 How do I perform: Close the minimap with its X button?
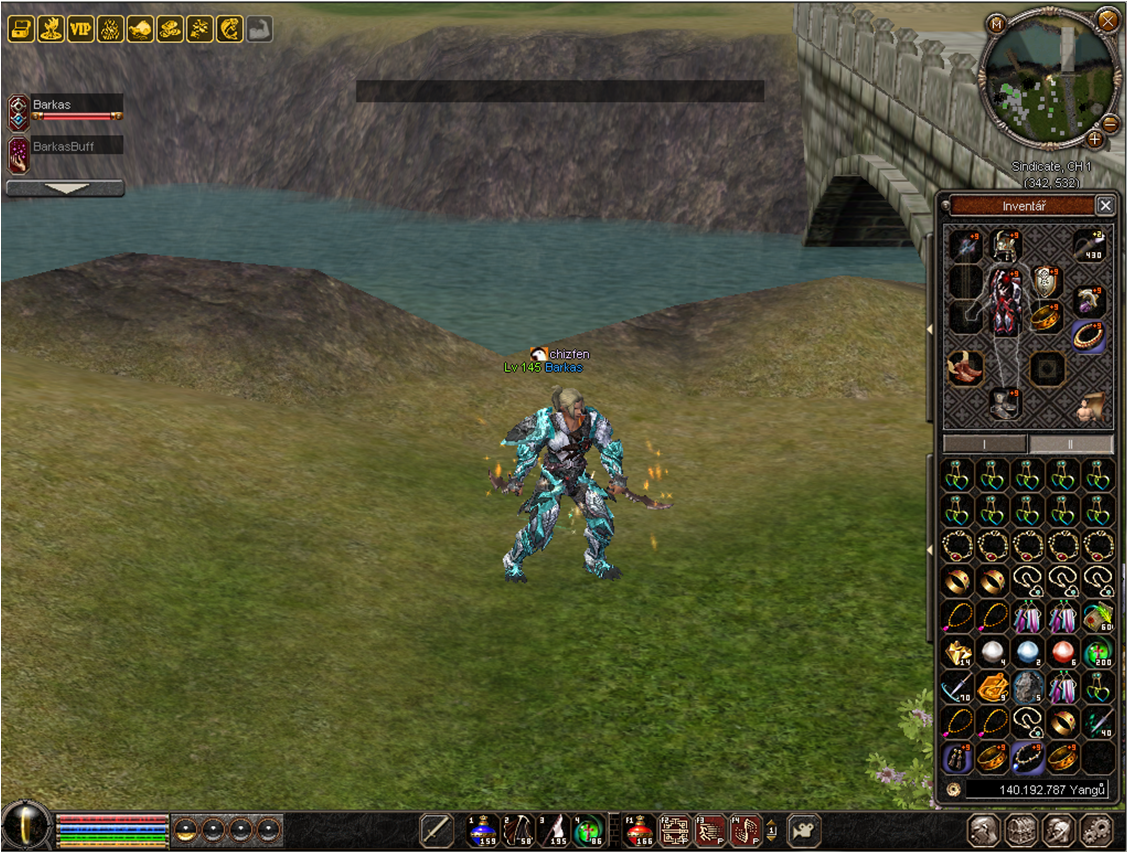1107,19
